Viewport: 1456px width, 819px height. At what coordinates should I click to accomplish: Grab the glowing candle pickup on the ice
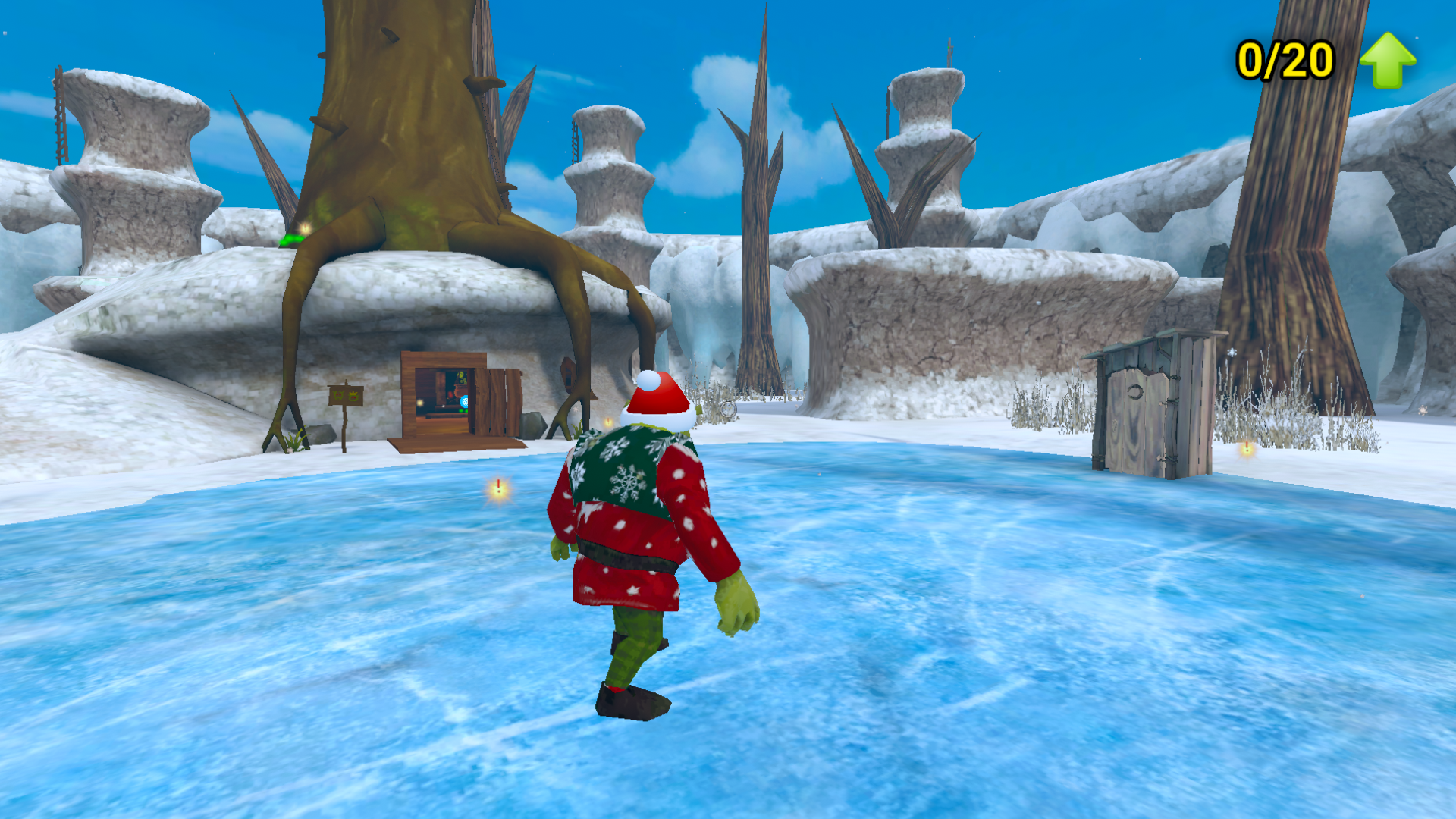pos(499,485)
